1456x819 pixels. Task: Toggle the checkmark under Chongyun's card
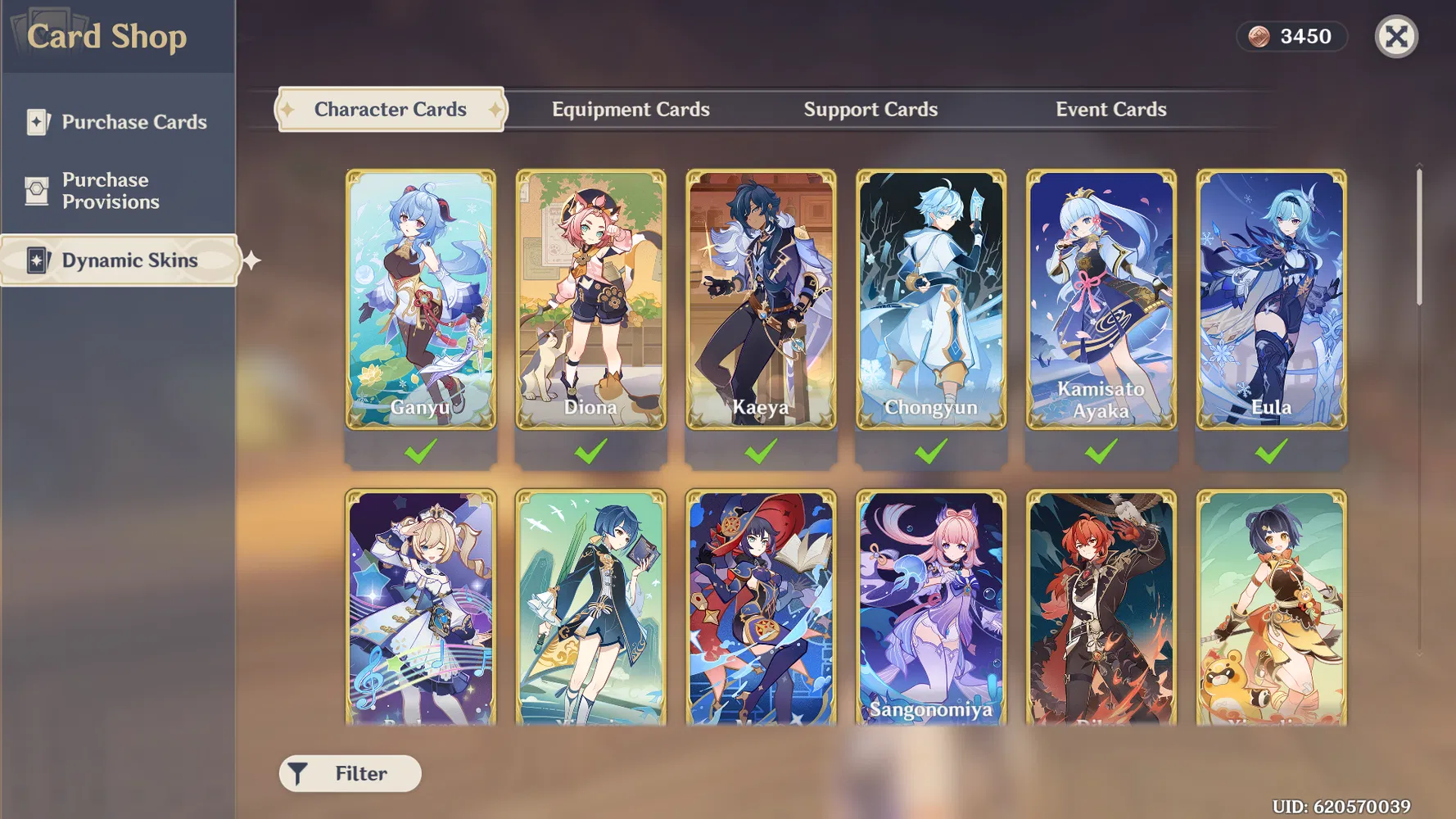(931, 450)
